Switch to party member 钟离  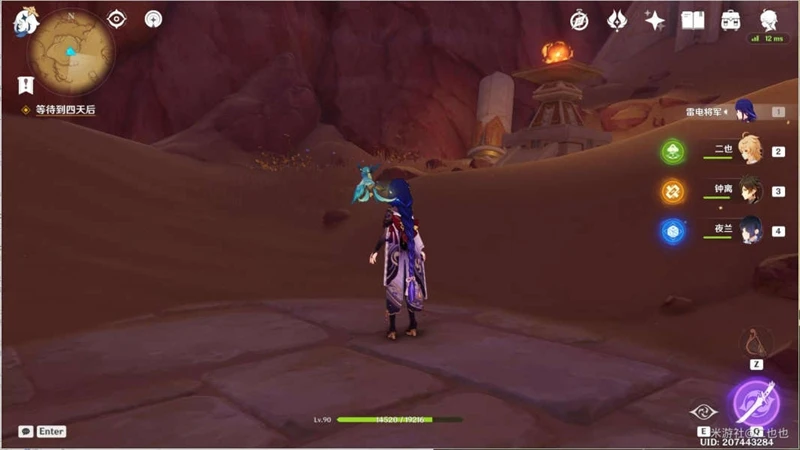tap(749, 191)
